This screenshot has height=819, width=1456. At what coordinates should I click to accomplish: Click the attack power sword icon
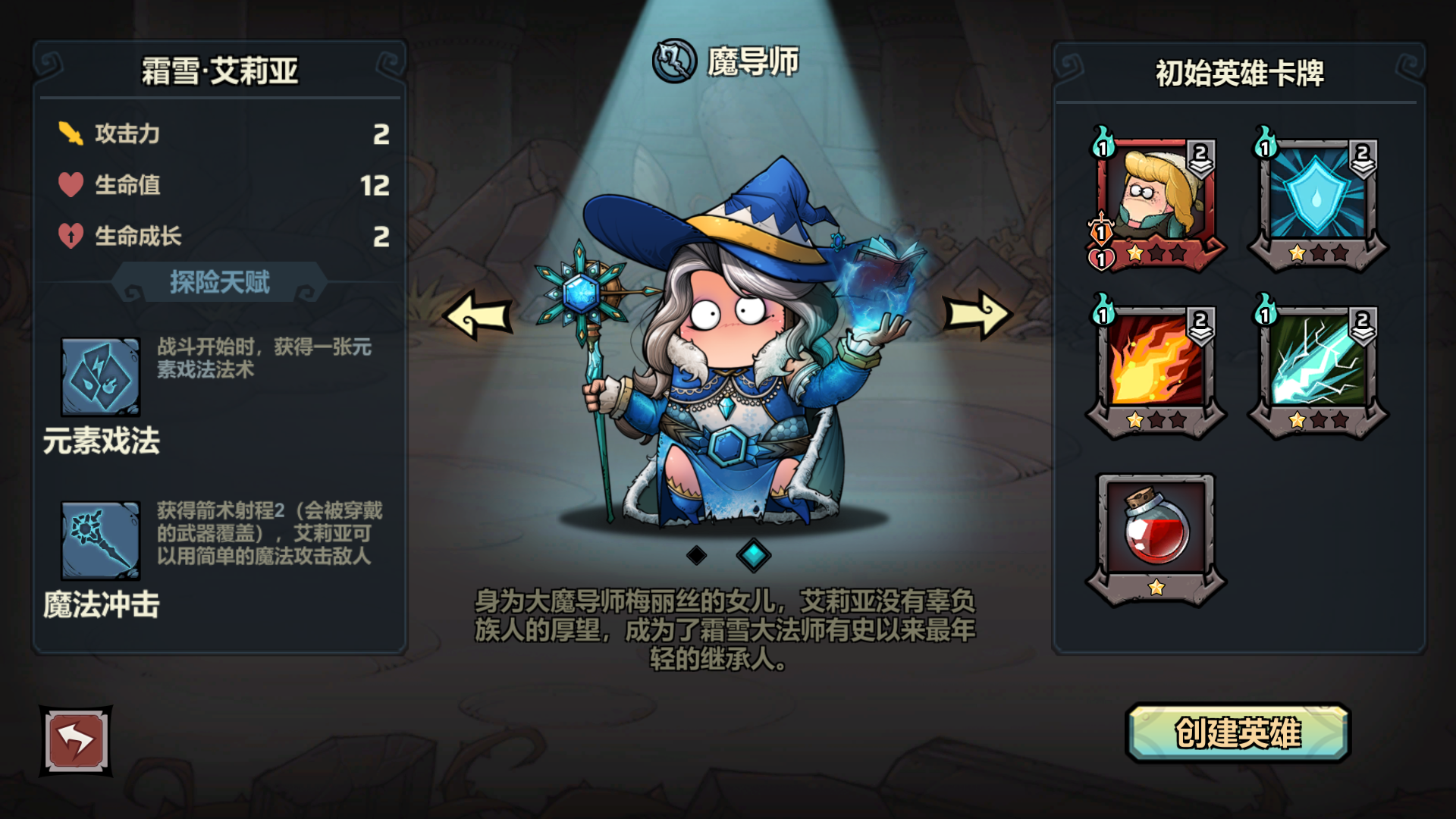point(70,133)
